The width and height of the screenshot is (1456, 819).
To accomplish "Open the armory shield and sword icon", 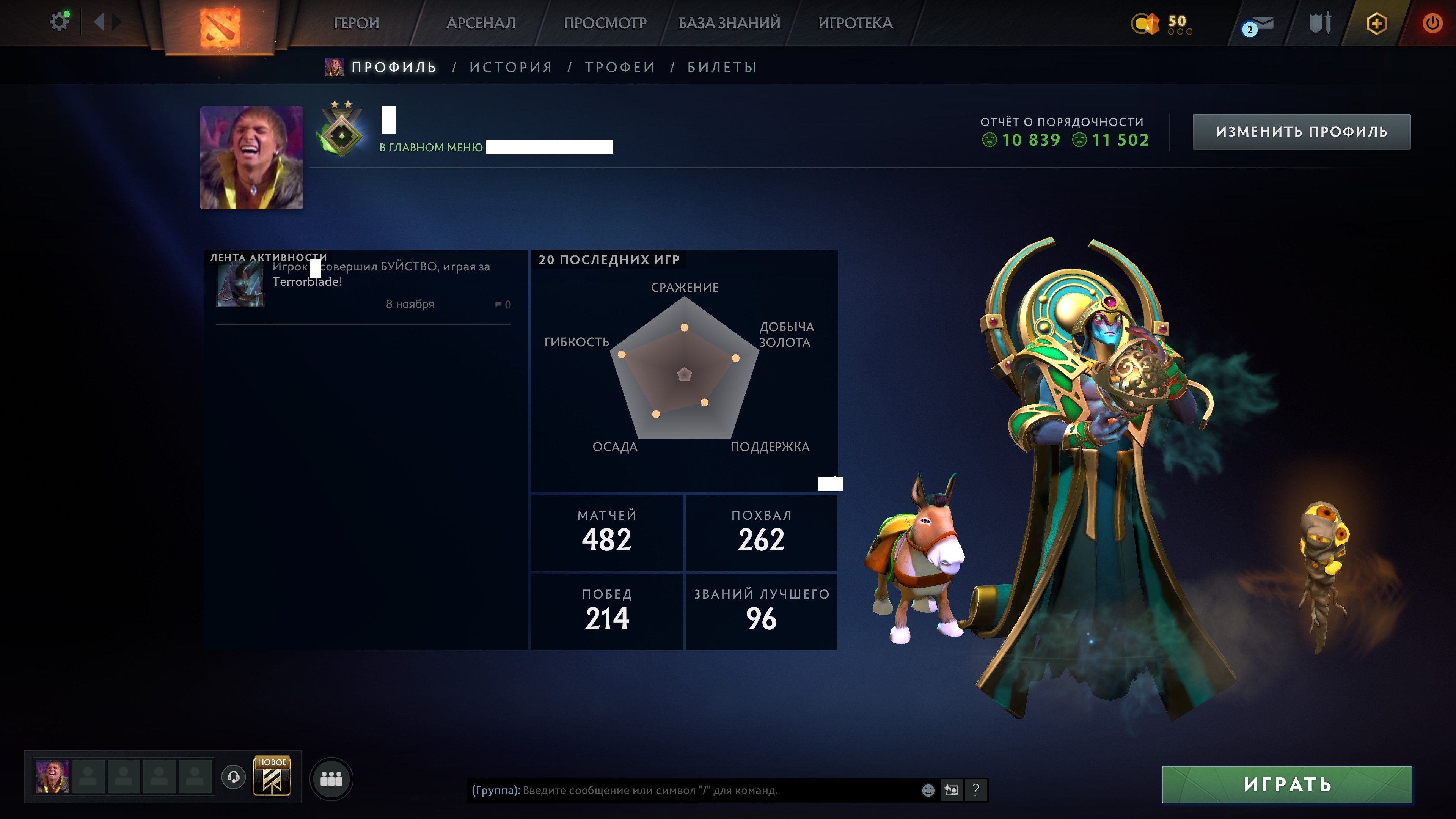I will pyautogui.click(x=1321, y=24).
